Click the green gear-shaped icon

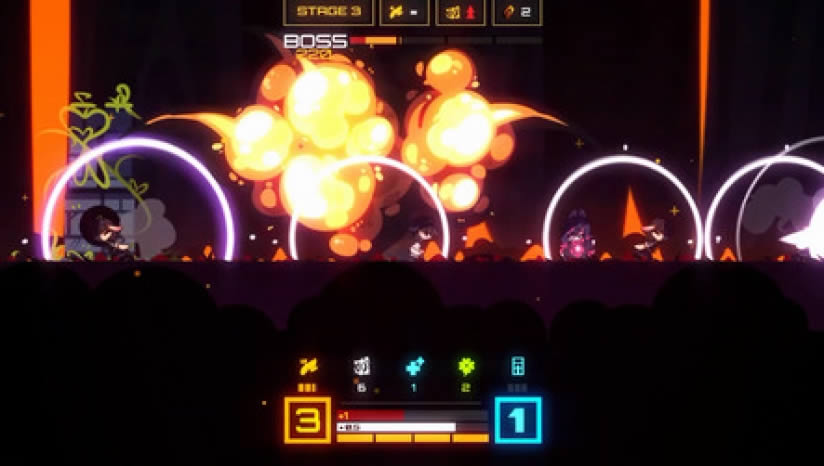(x=465, y=367)
